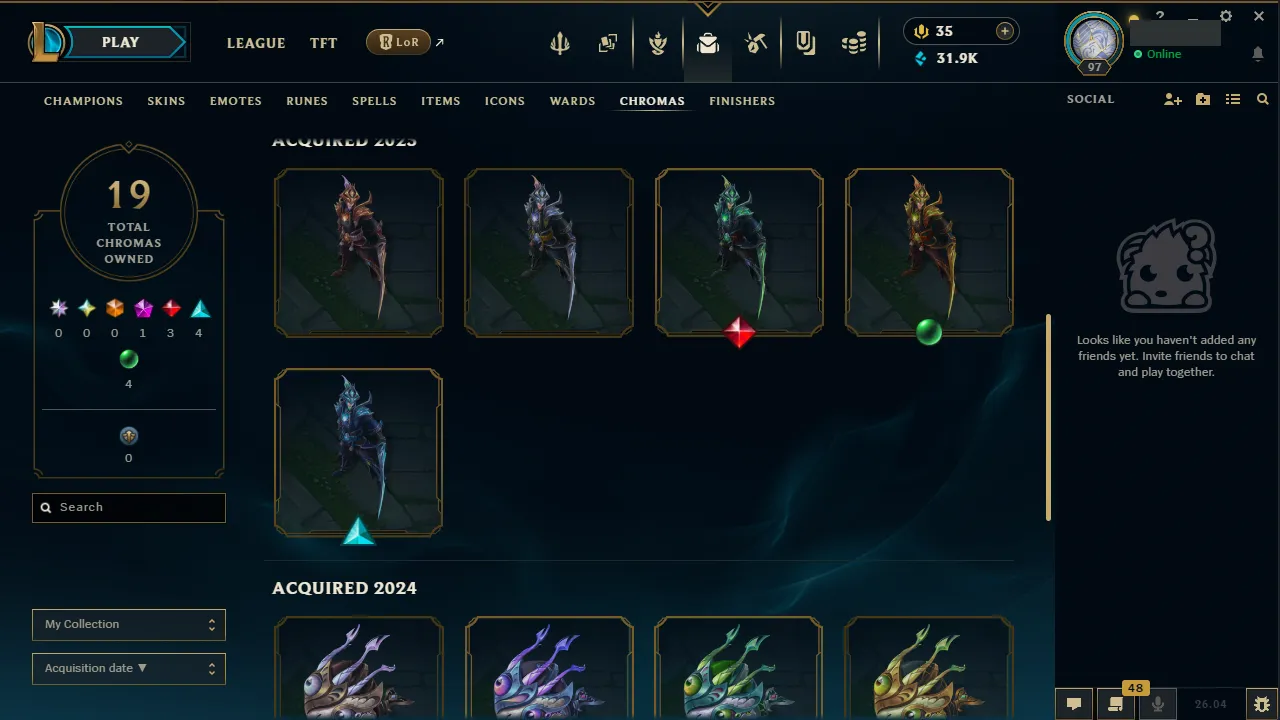1280x720 pixels.
Task: Click the add friend icon in Social
Action: [1172, 99]
